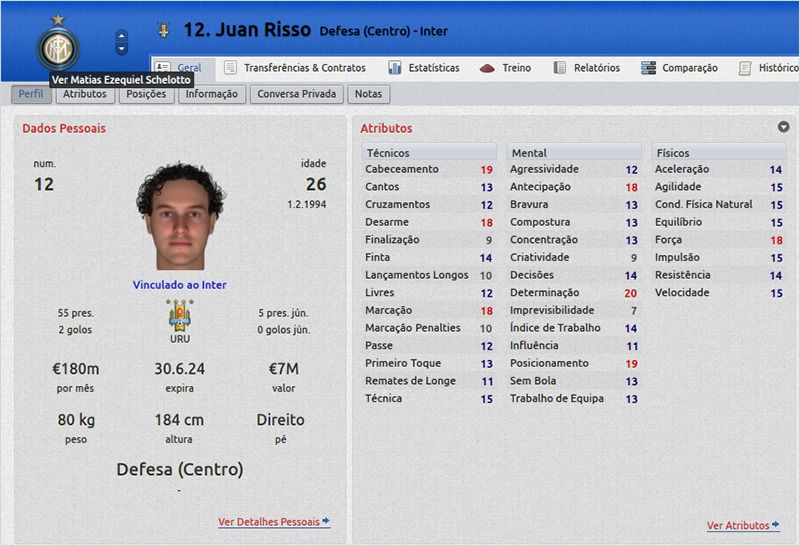Screen dimensions: 800x546
Task: Show the Informação sub-tab
Action: point(211,94)
